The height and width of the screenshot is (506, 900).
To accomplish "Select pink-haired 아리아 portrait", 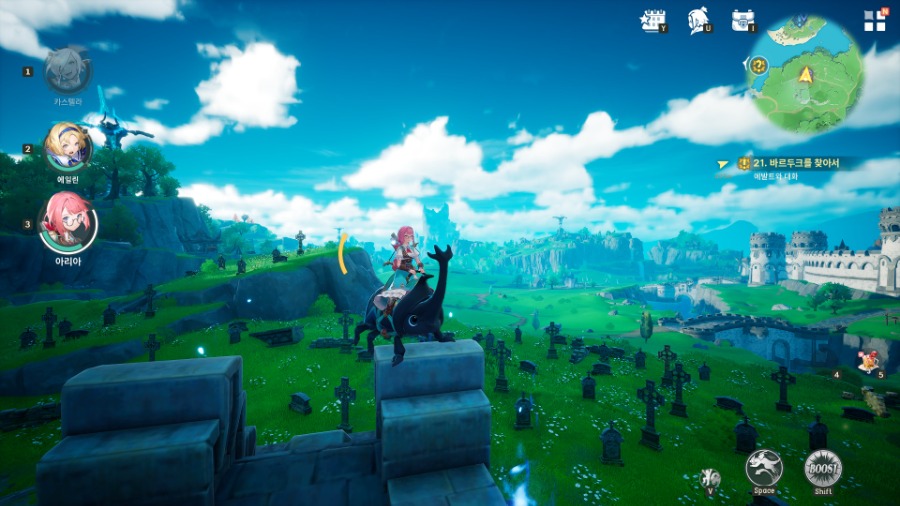I will click(68, 222).
